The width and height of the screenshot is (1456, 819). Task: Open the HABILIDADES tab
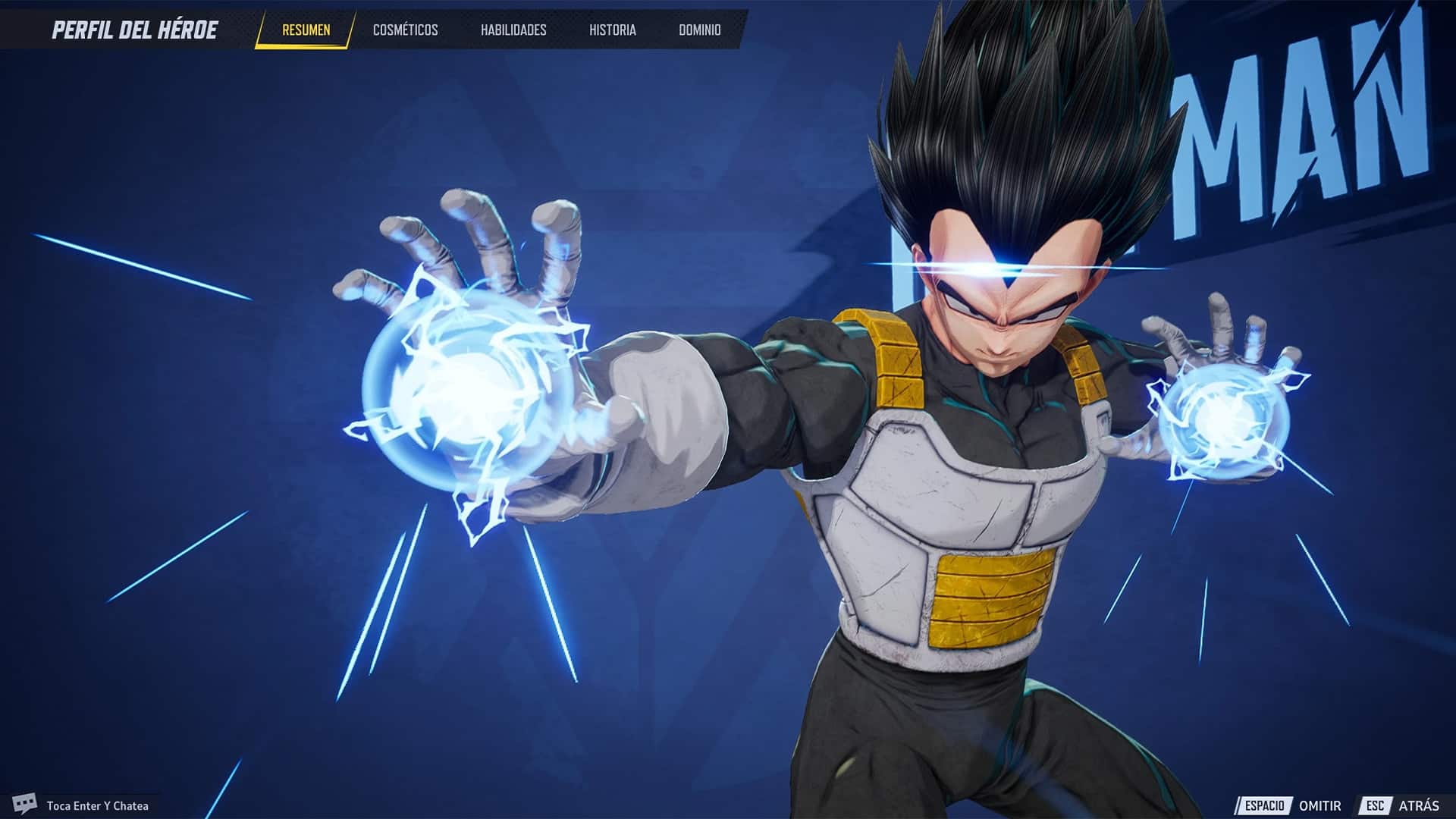[513, 31]
